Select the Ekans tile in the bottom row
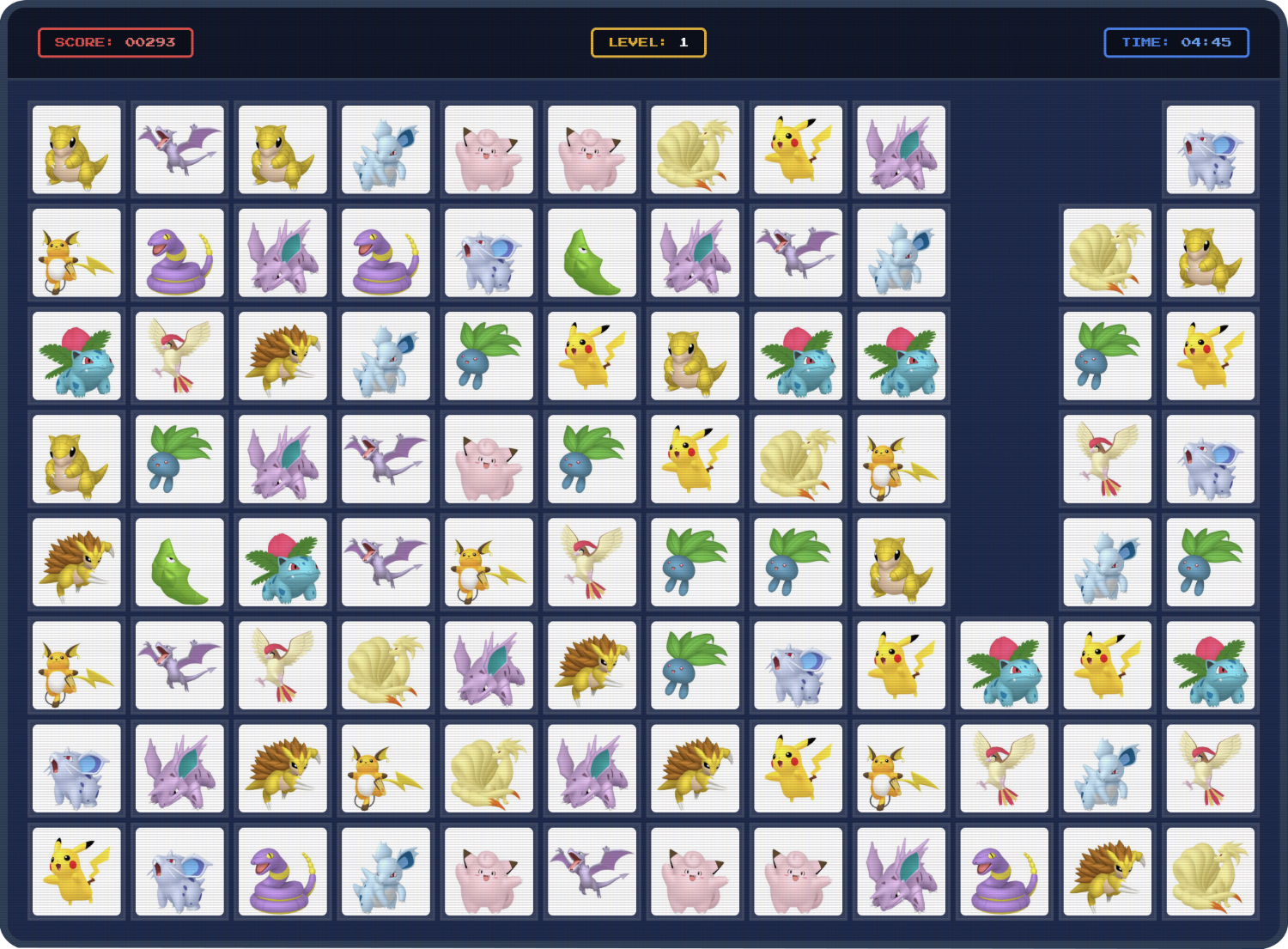The height and width of the screenshot is (949, 1288). 283,872
